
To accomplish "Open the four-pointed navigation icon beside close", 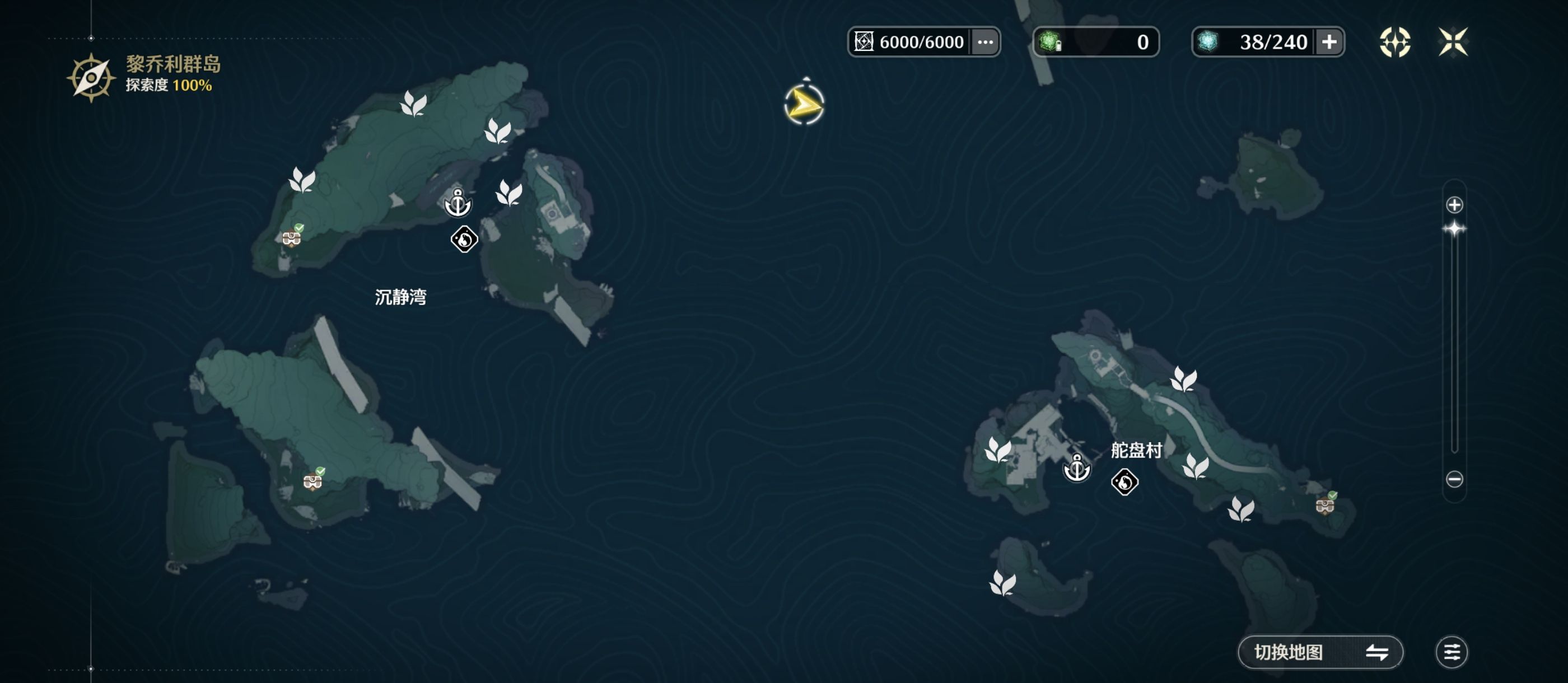I will [x=1394, y=42].
